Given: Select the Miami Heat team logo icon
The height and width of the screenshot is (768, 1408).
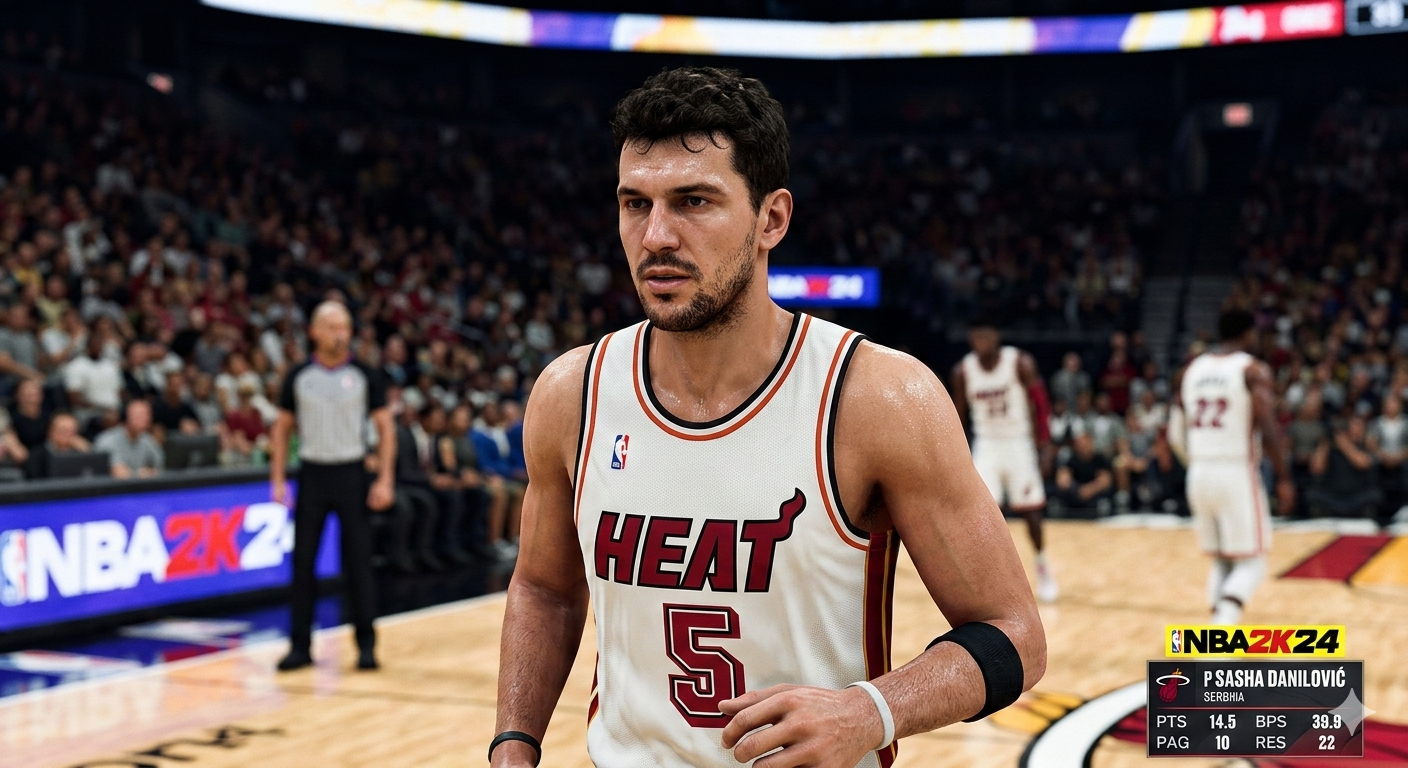Looking at the screenshot, I should (1174, 685).
